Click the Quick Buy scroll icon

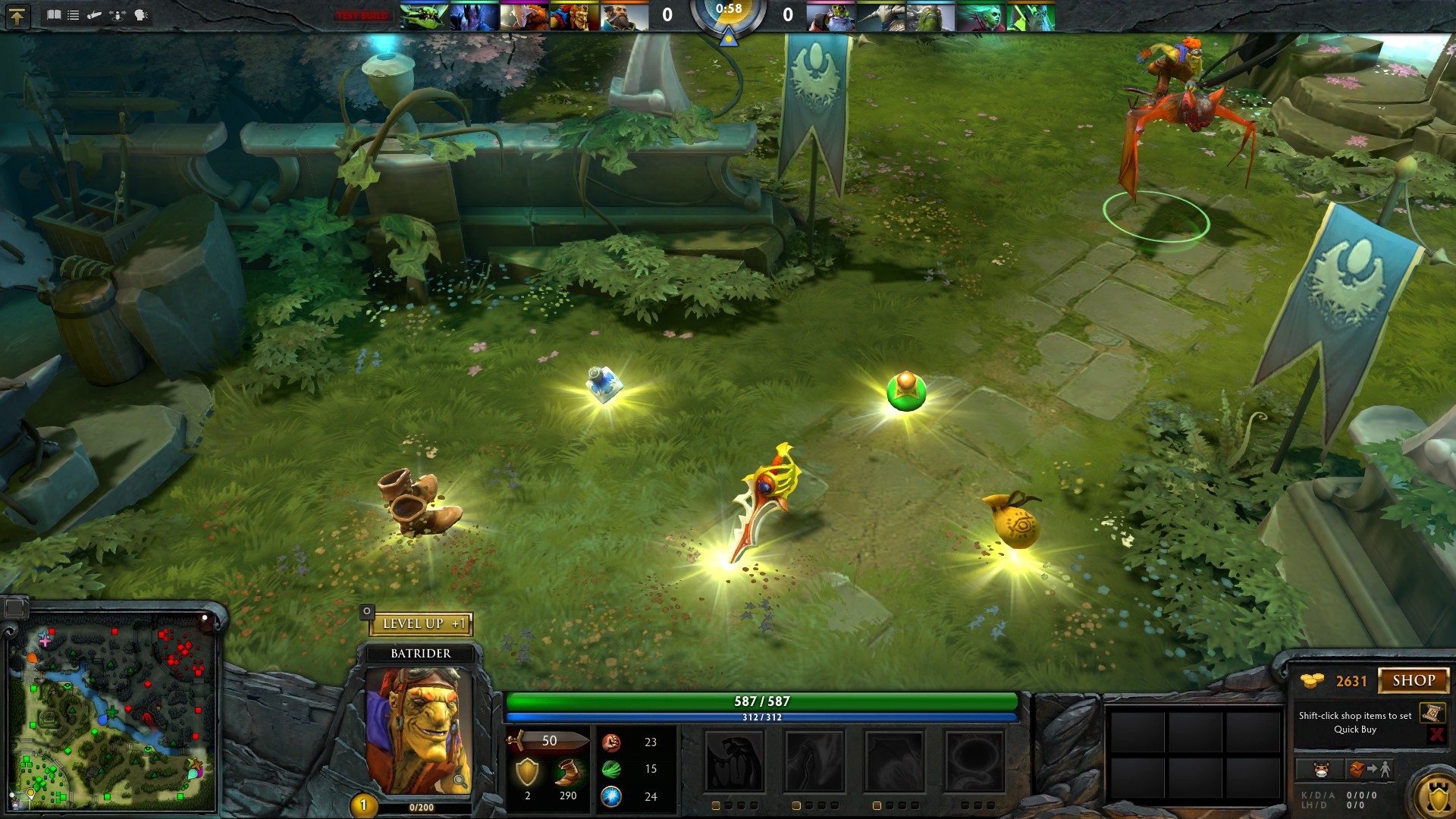coord(1432,713)
